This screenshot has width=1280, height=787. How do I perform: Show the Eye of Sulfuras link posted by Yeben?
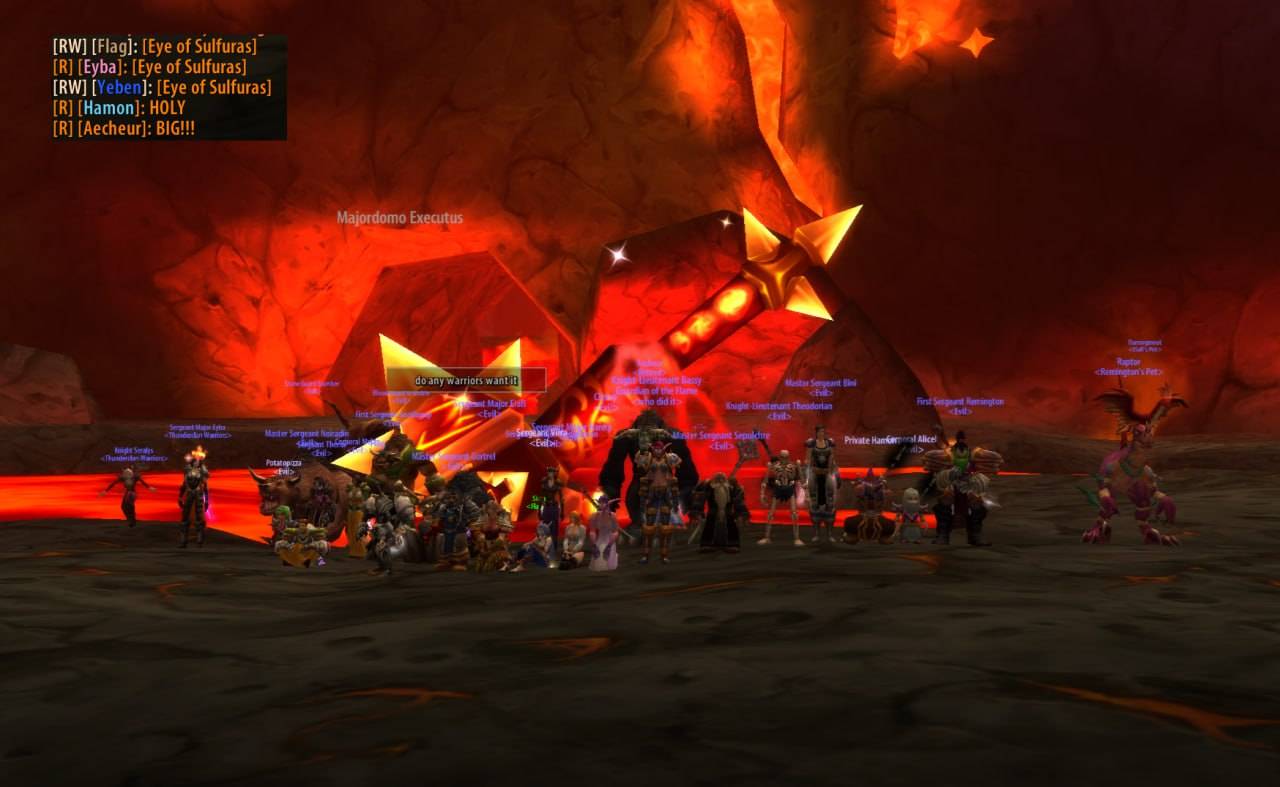pyautogui.click(x=213, y=87)
